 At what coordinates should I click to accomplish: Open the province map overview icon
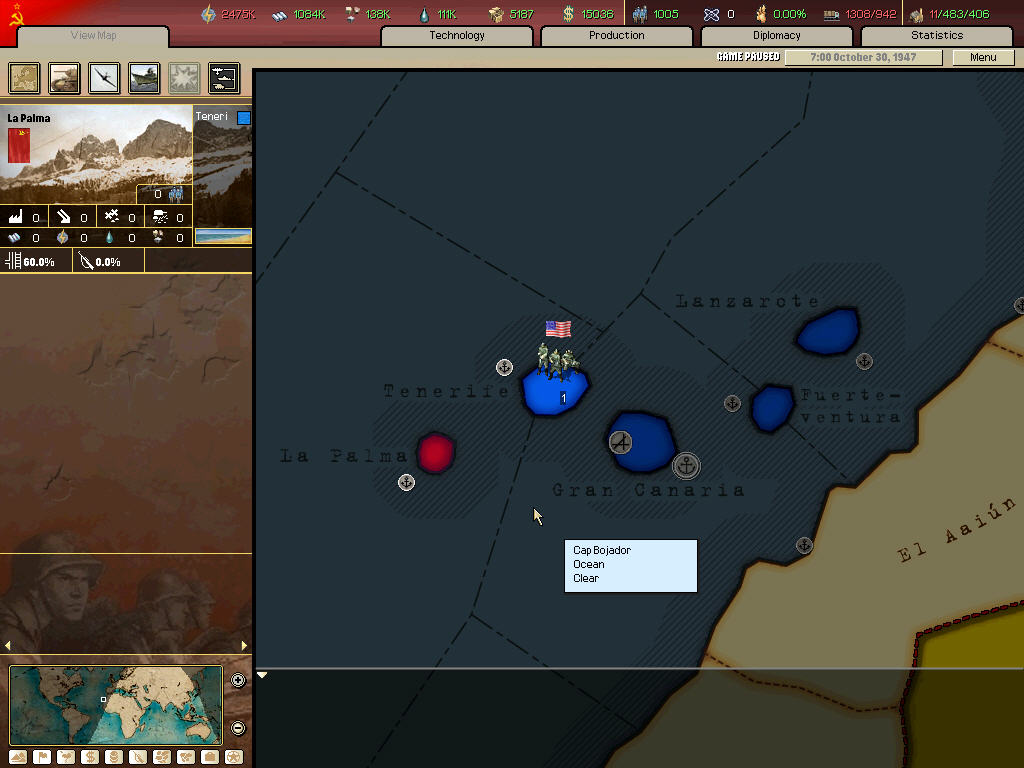coord(25,78)
